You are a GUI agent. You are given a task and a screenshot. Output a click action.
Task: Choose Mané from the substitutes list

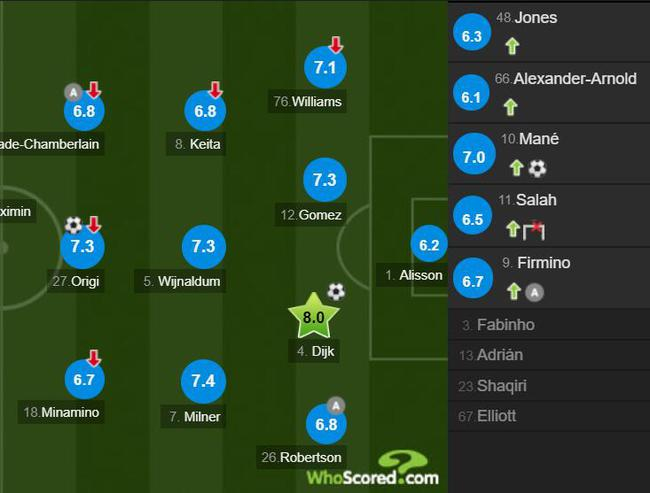(x=548, y=153)
